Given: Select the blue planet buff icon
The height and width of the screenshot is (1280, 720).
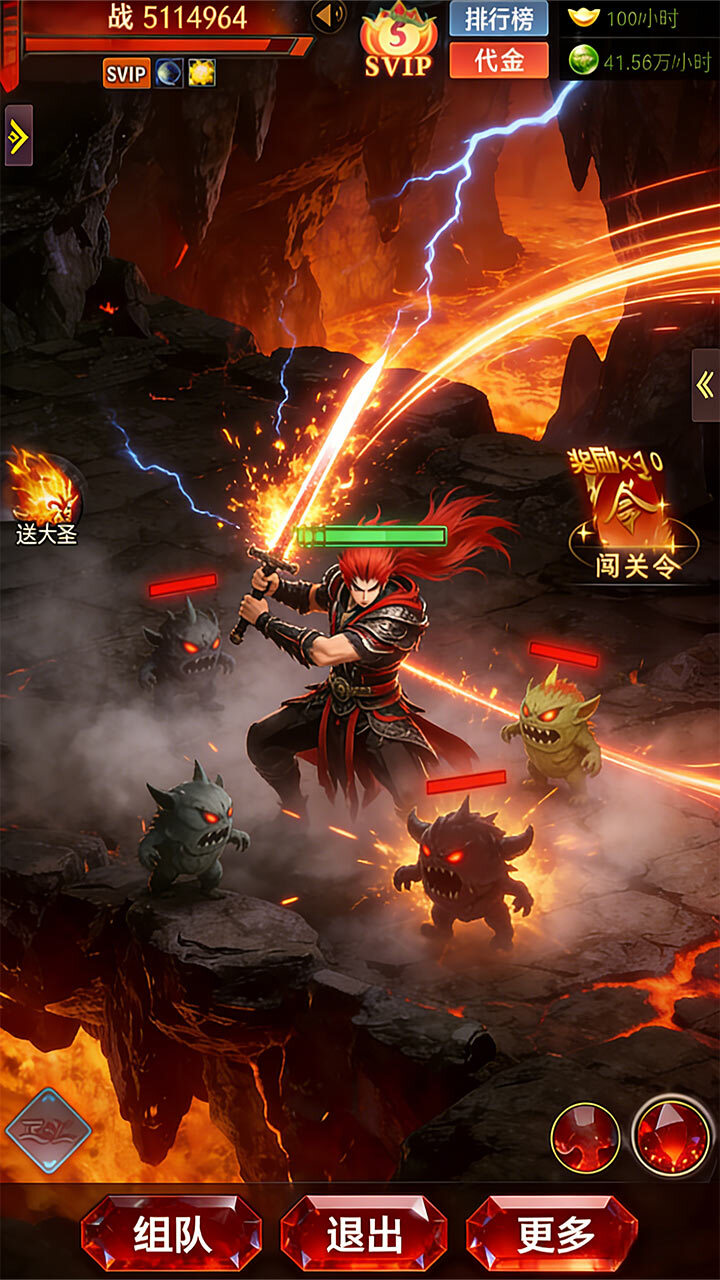Looking at the screenshot, I should [x=168, y=73].
